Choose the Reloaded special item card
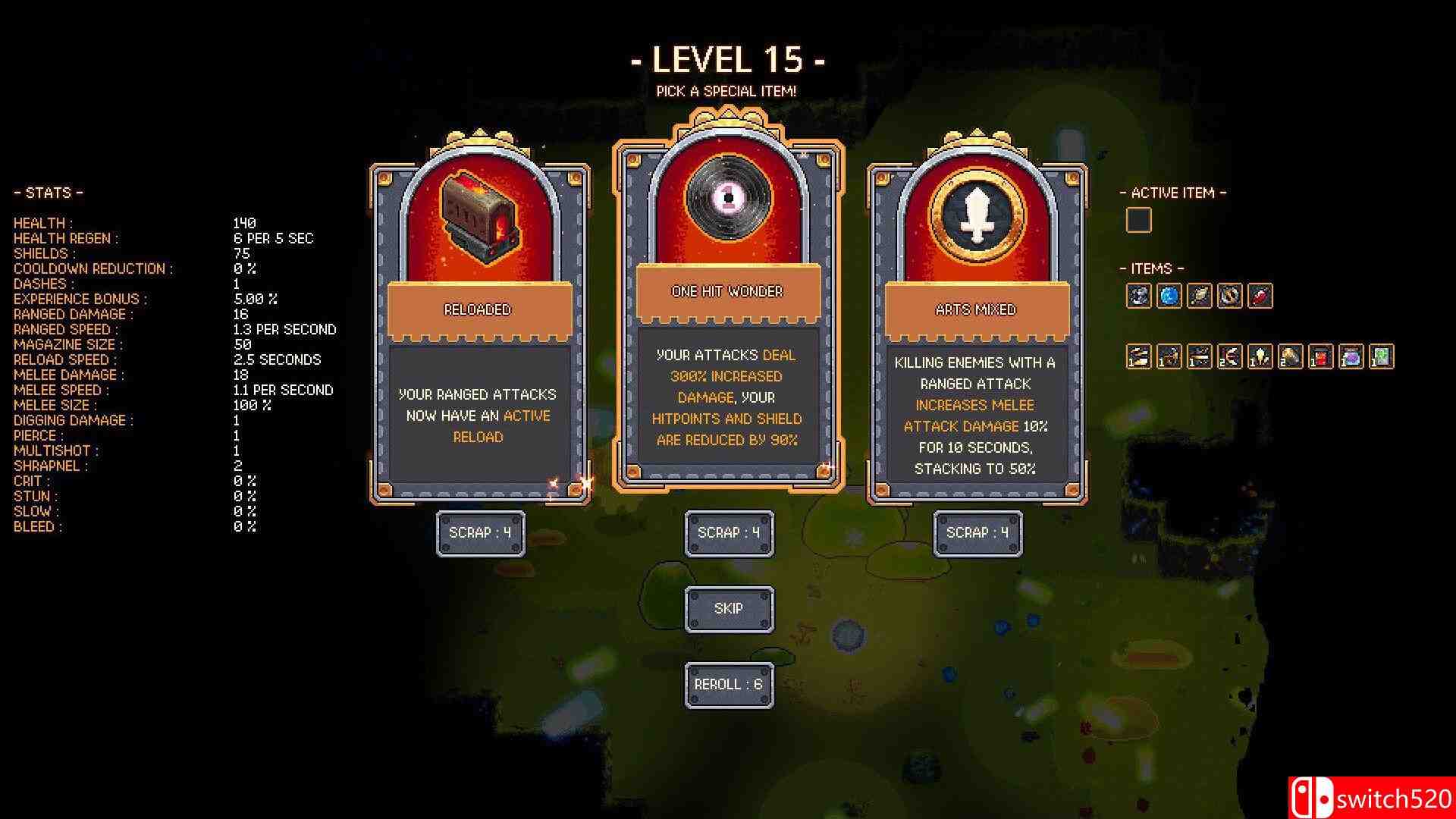1456x819 pixels. 479,326
